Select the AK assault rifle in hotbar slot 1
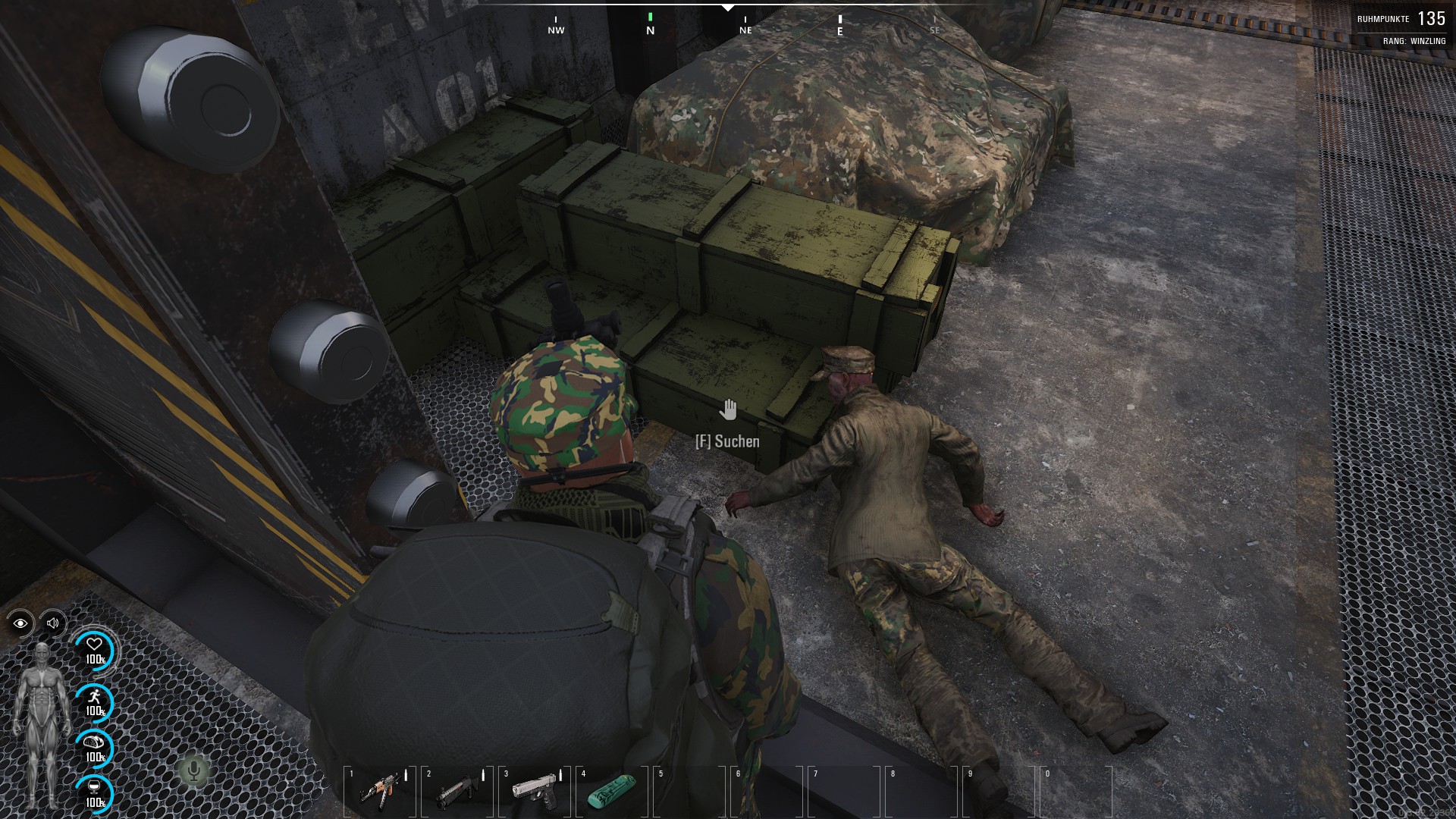Viewport: 1456px width, 819px height. tap(379, 791)
